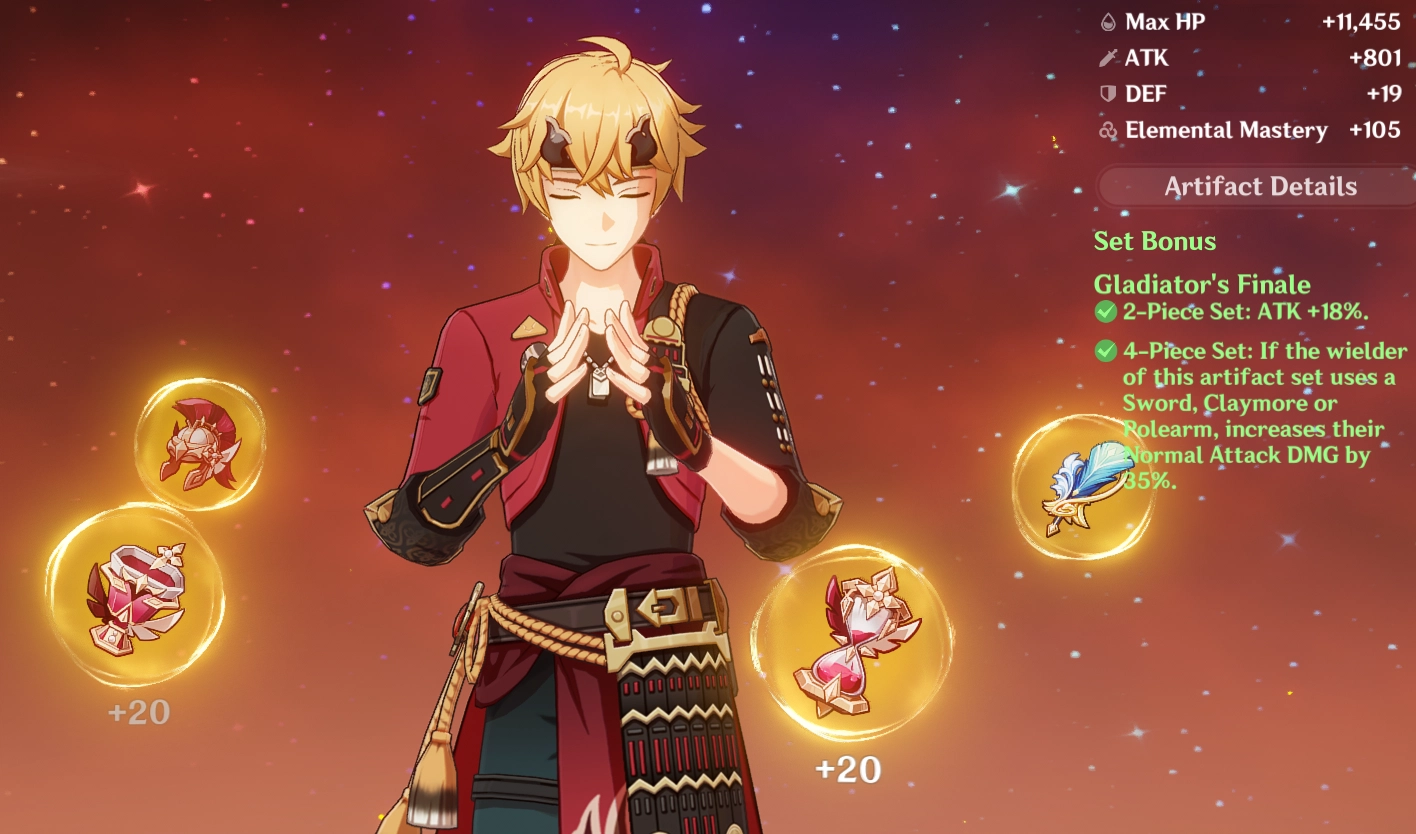Viewport: 1416px width, 834px height.
Task: Select the Set Bonus header
Action: coord(1154,240)
